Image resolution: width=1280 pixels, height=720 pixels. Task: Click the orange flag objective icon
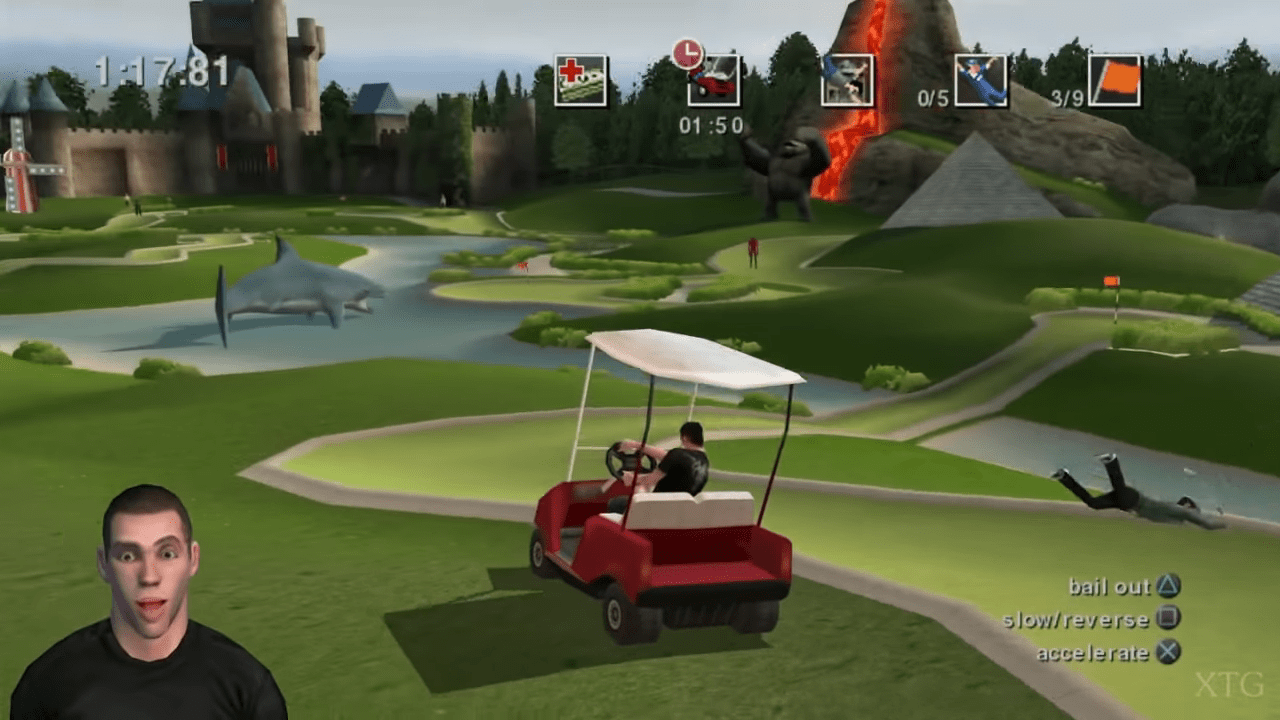[x=1114, y=80]
